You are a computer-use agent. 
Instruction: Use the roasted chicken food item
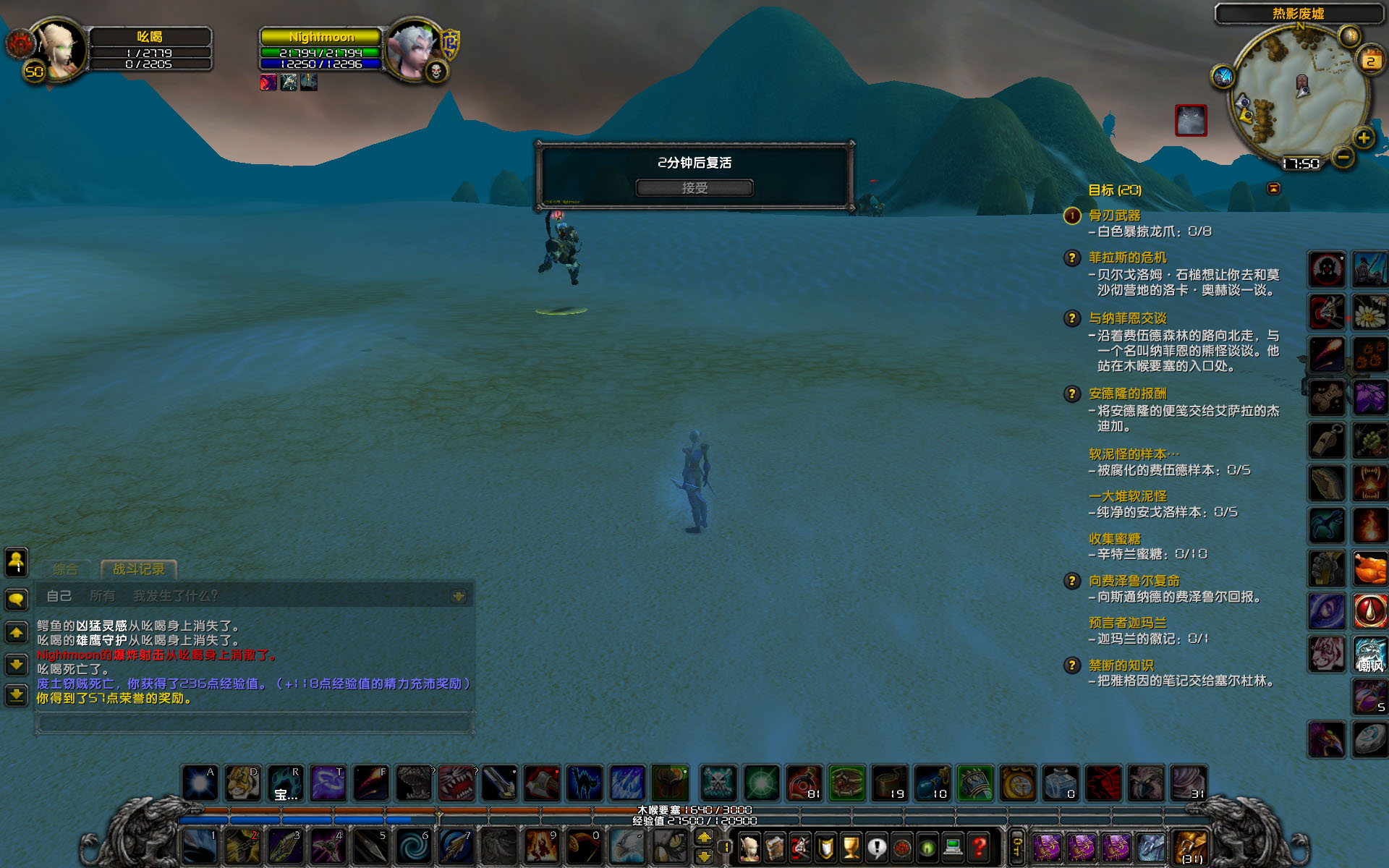[x=1369, y=568]
